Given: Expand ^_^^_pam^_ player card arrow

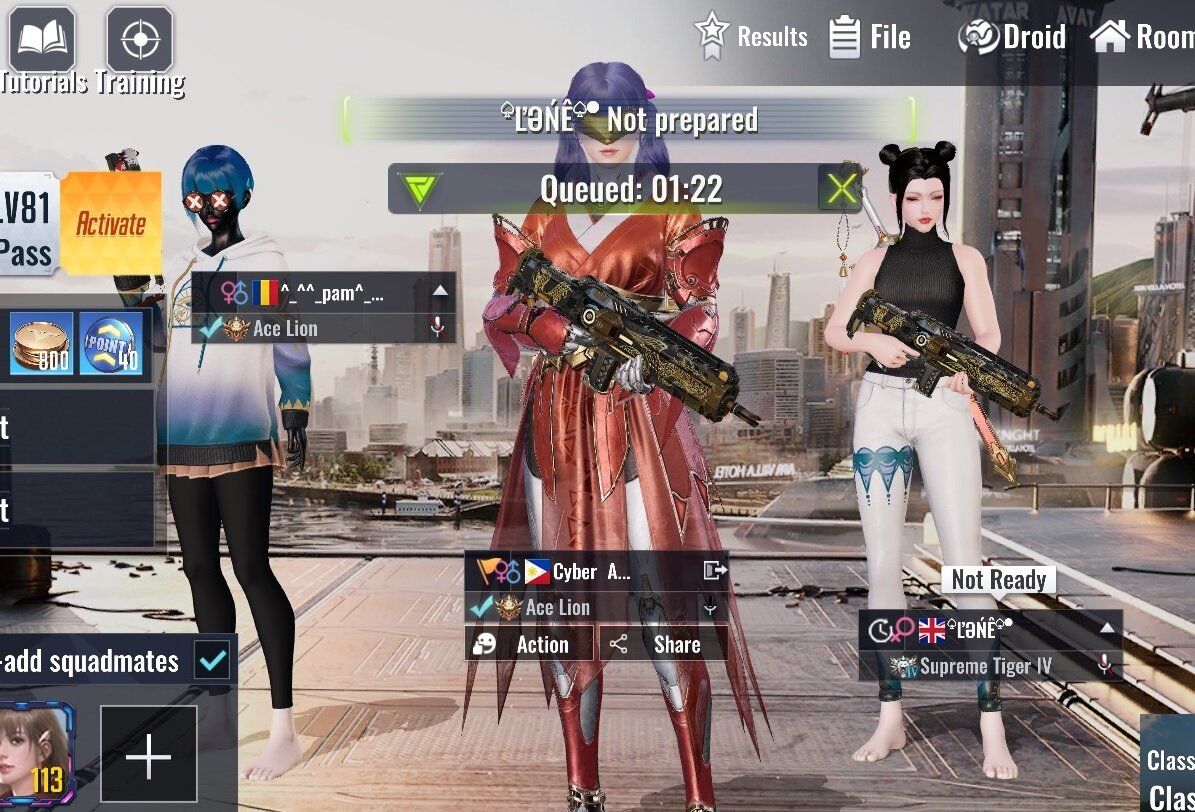Looking at the screenshot, I should click(439, 293).
